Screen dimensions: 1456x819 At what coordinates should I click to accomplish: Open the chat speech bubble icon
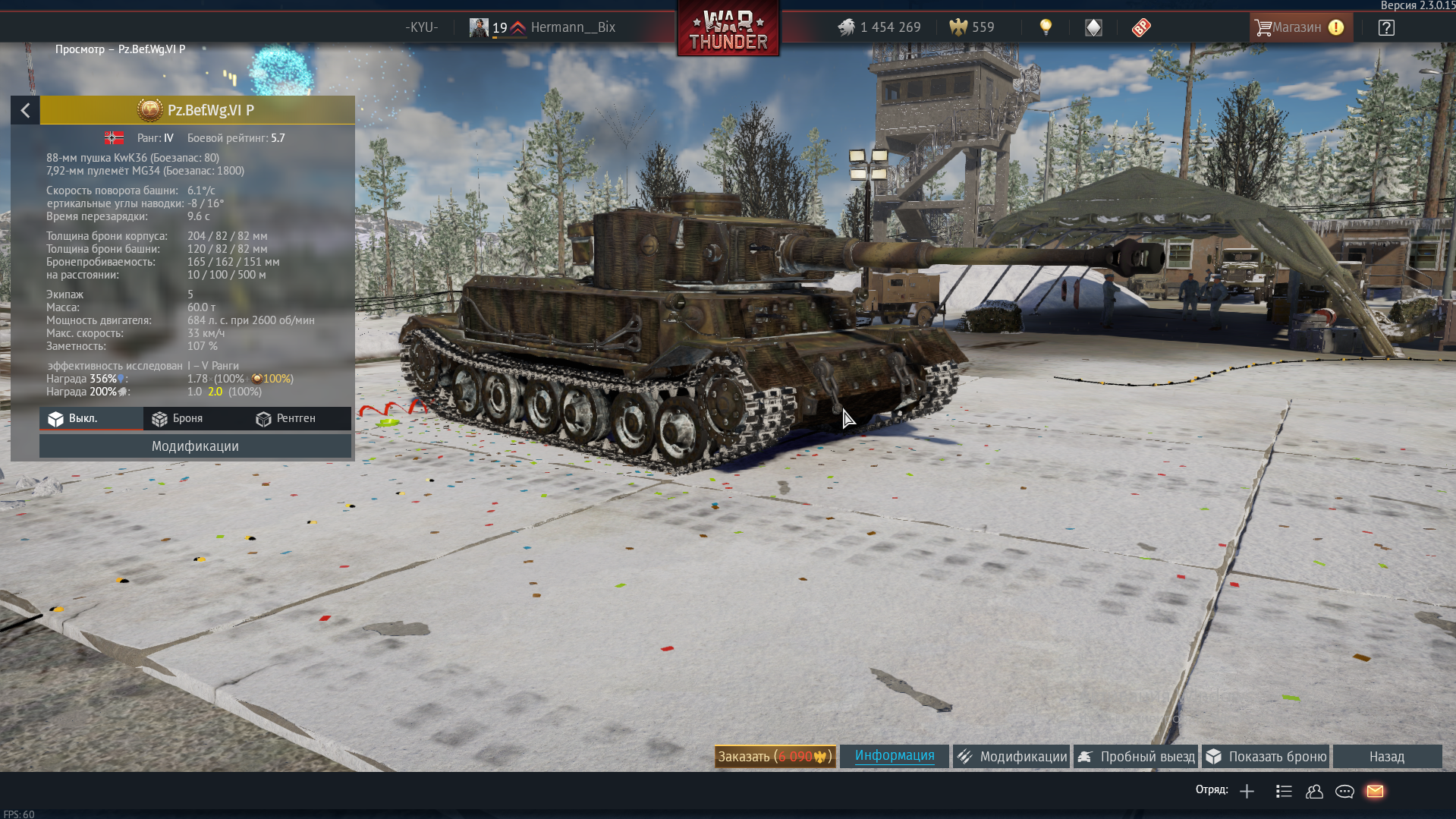(1344, 792)
